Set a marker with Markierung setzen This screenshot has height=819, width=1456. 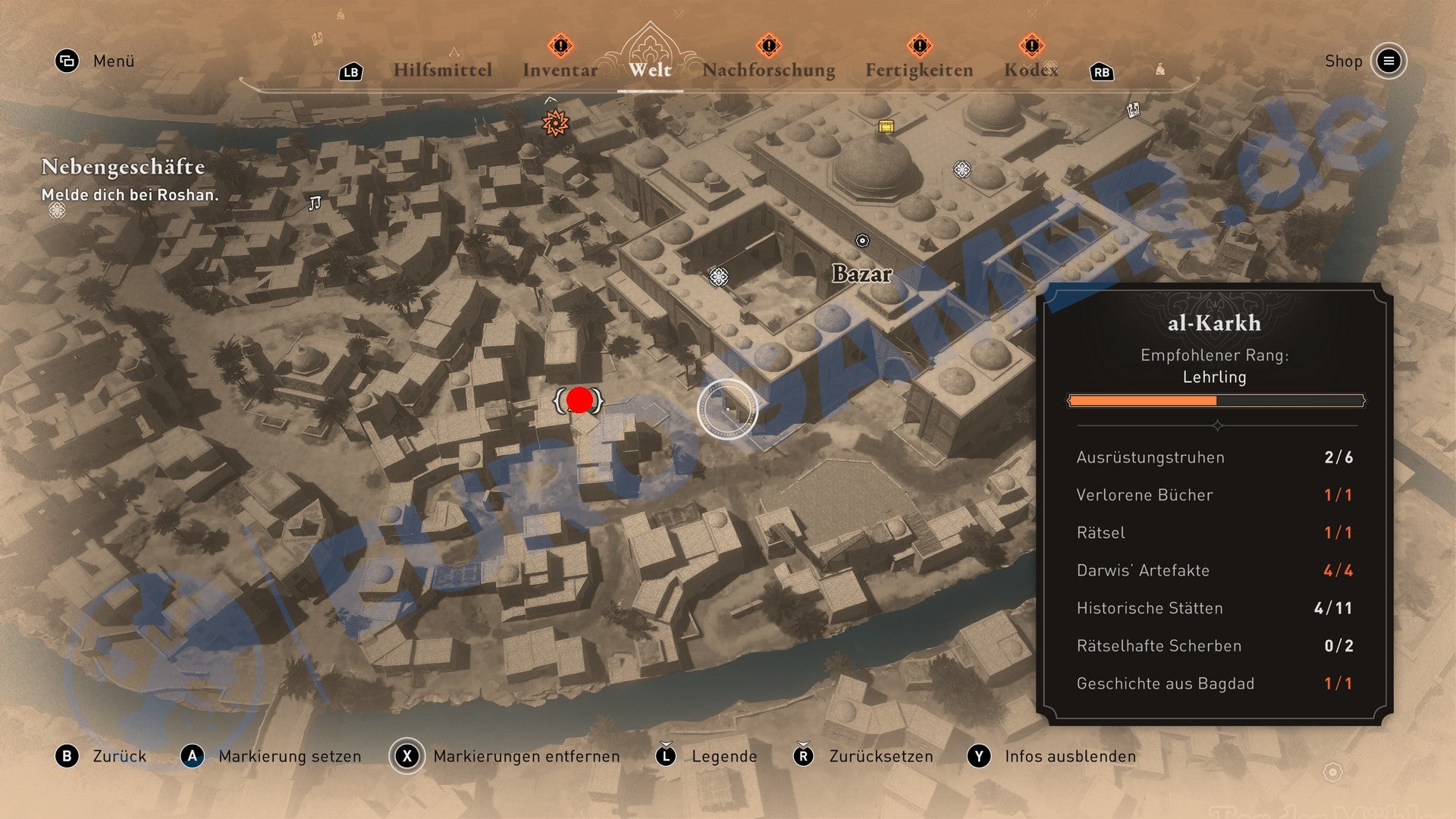click(x=289, y=756)
